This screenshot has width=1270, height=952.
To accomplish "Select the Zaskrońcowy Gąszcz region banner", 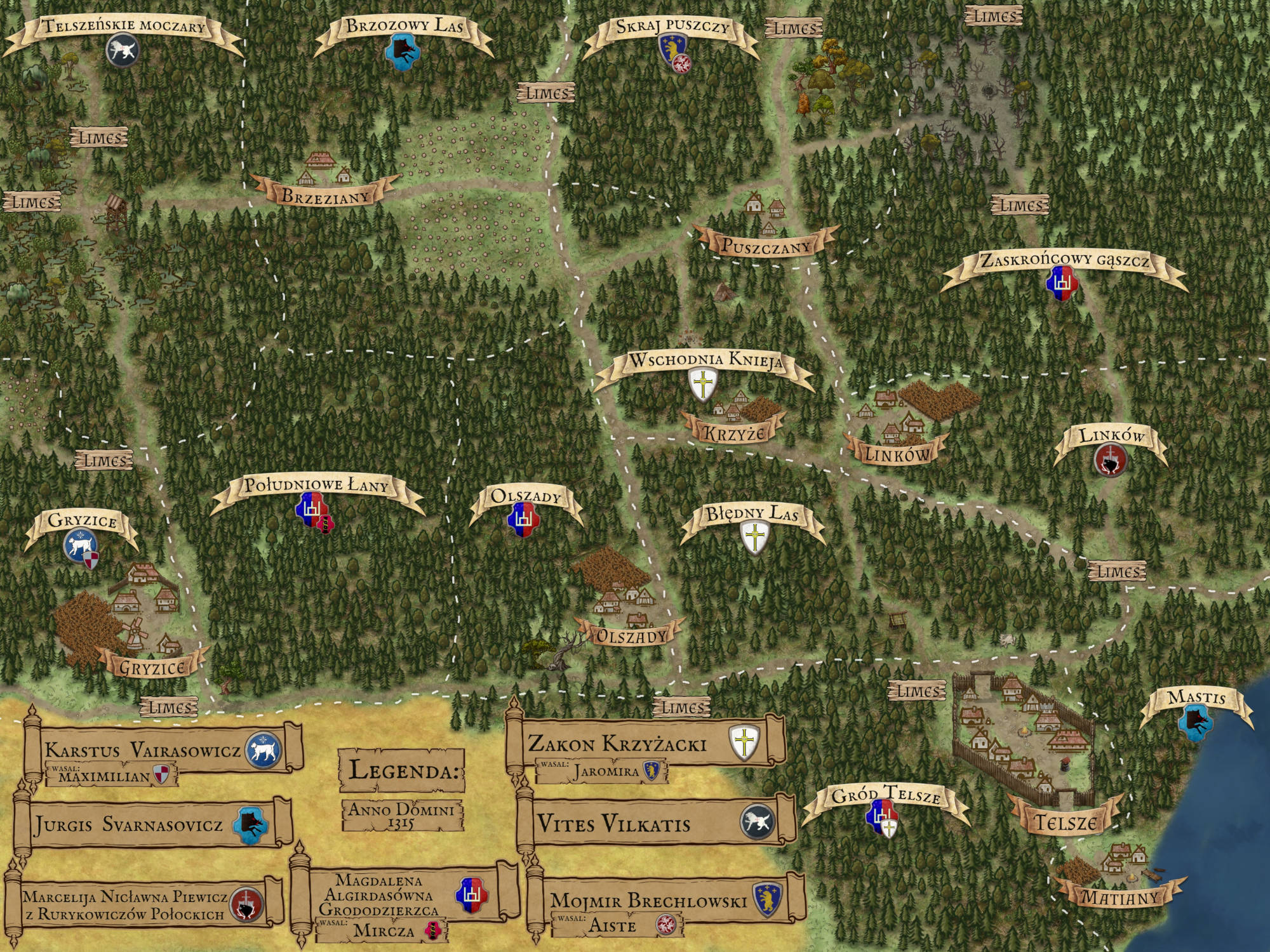I will (x=1064, y=261).
